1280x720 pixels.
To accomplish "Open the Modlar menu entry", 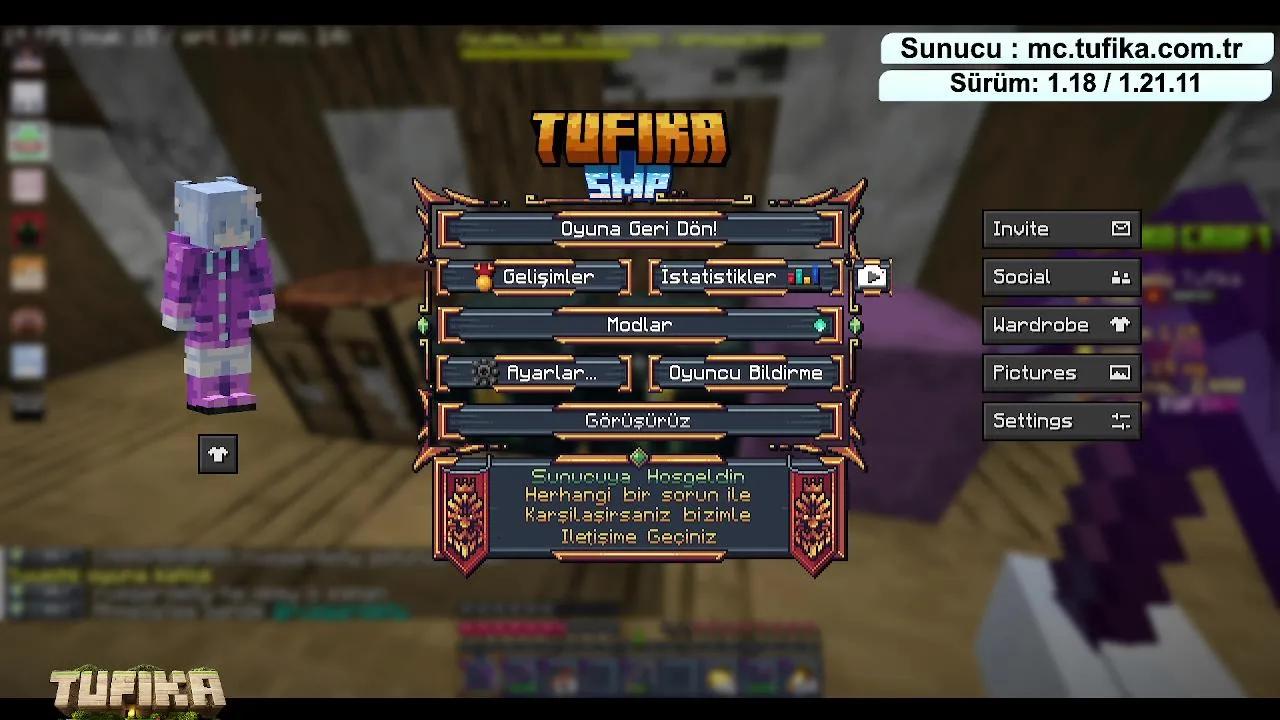I will (x=639, y=324).
